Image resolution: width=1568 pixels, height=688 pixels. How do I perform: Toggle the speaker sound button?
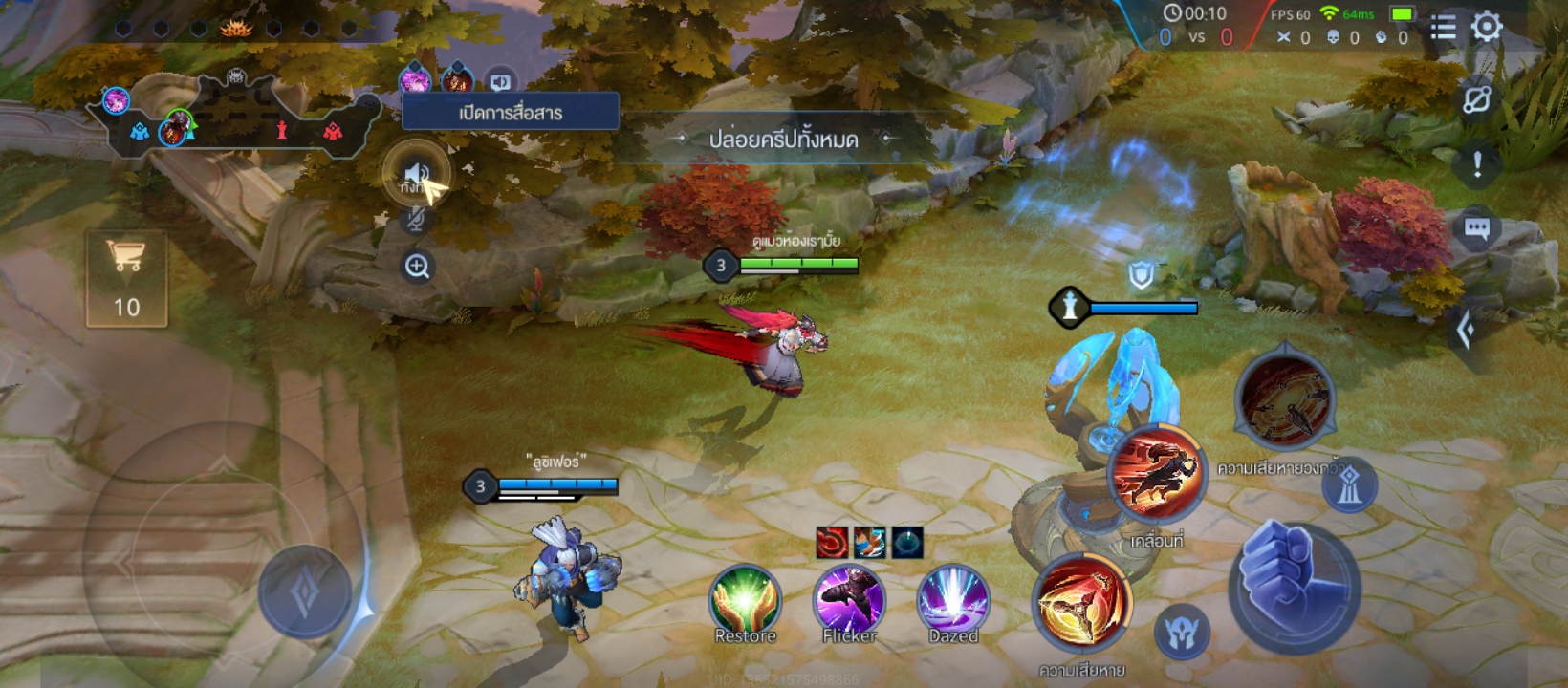pyautogui.click(x=416, y=174)
